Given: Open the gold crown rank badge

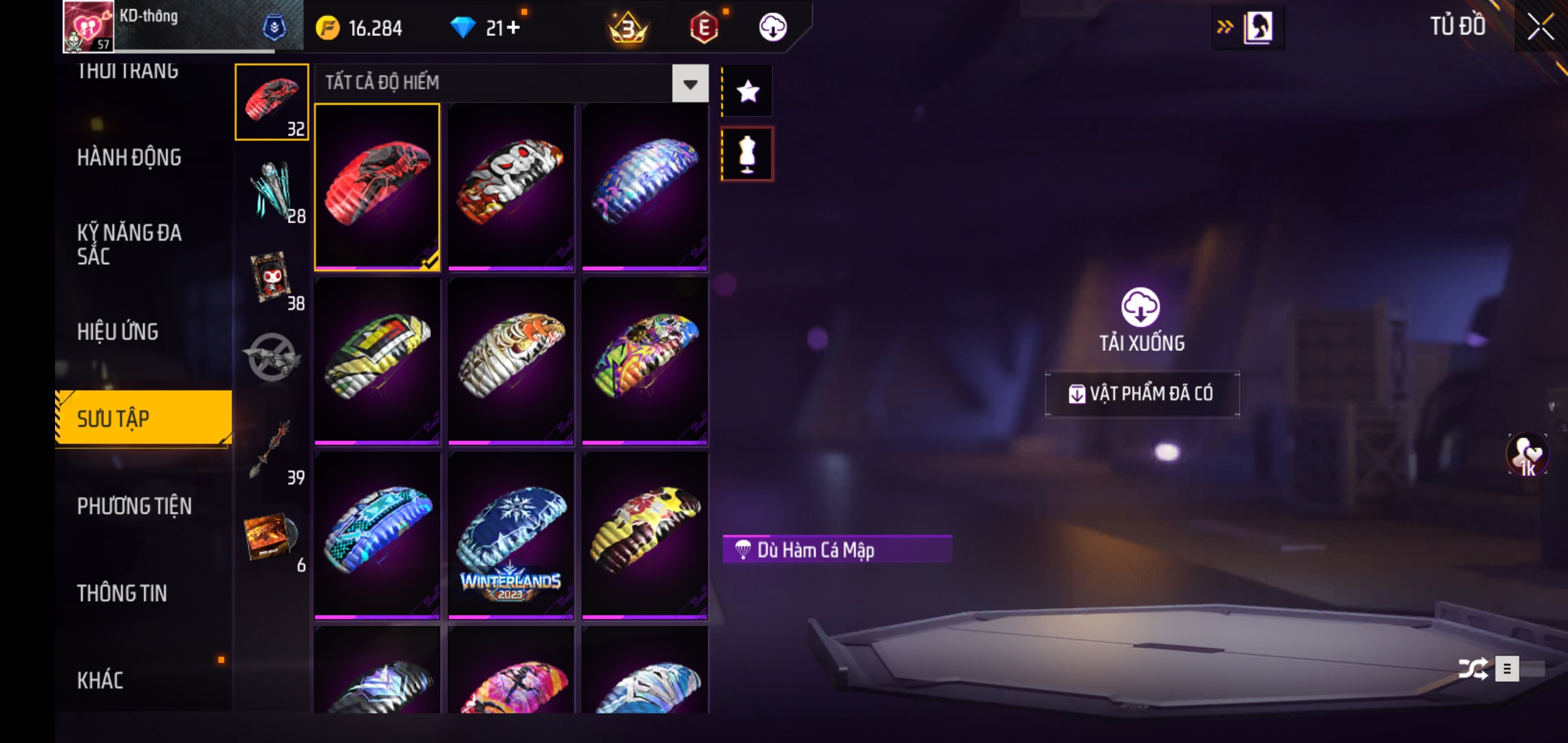Looking at the screenshot, I should (x=628, y=28).
